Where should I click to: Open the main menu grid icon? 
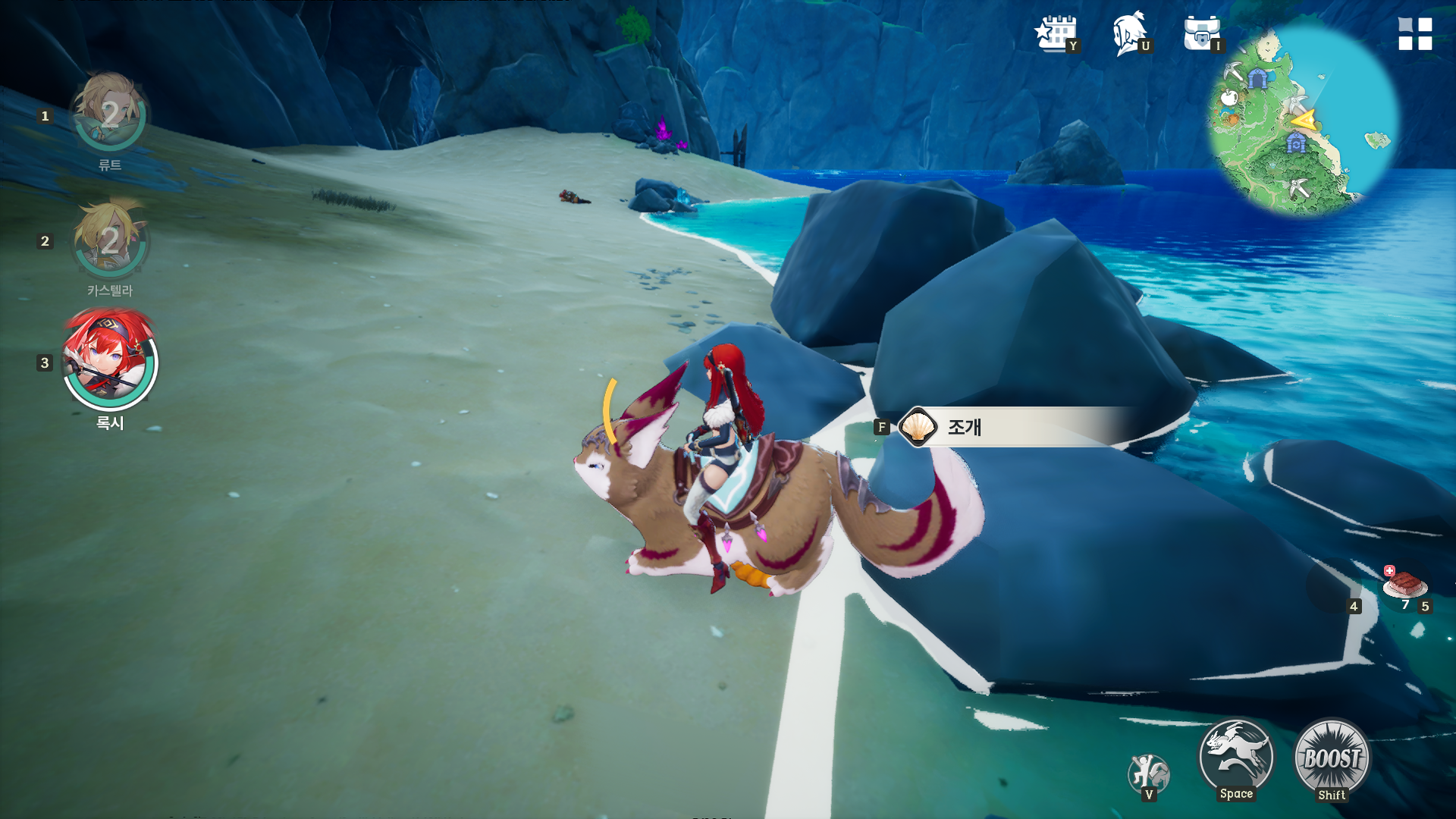coord(1415,34)
